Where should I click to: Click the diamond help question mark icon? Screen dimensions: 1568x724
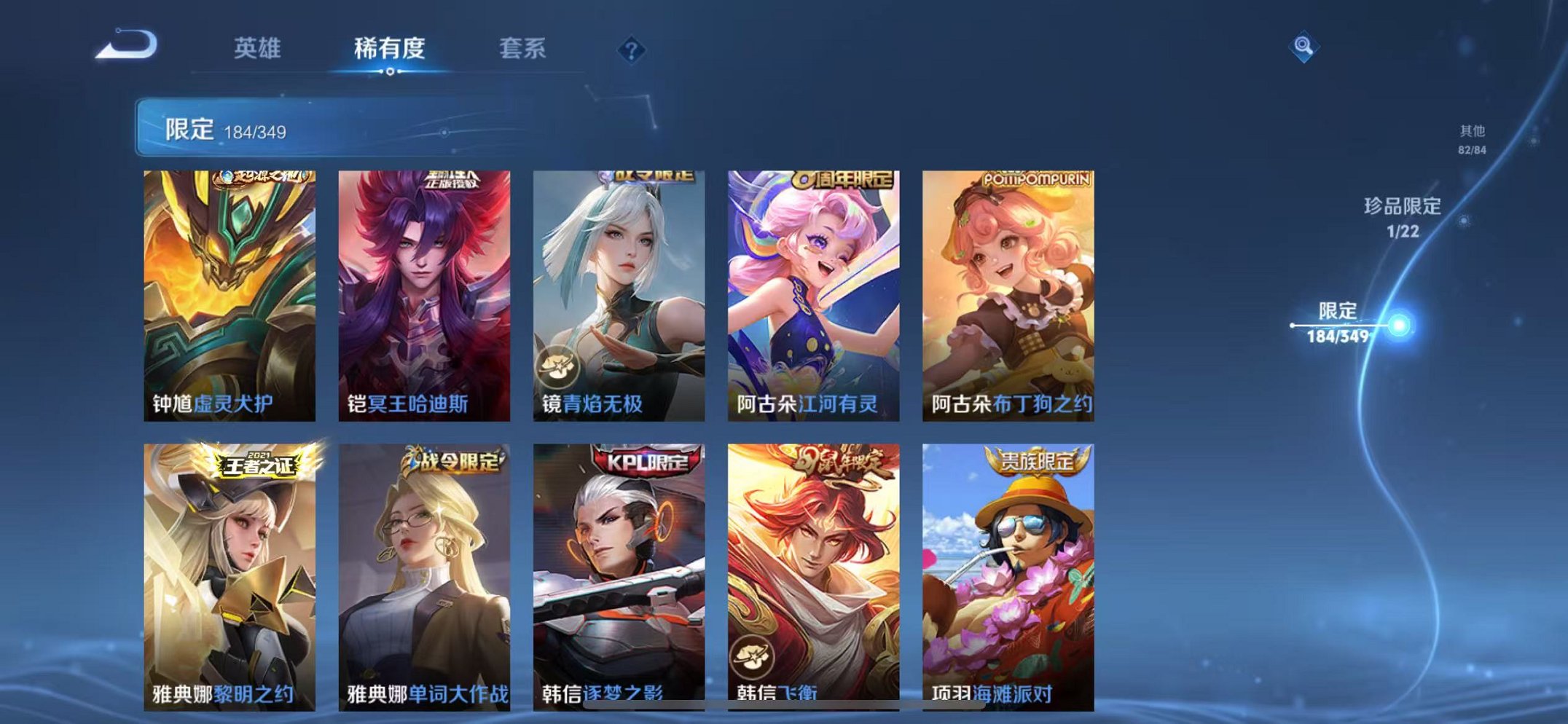(x=632, y=50)
